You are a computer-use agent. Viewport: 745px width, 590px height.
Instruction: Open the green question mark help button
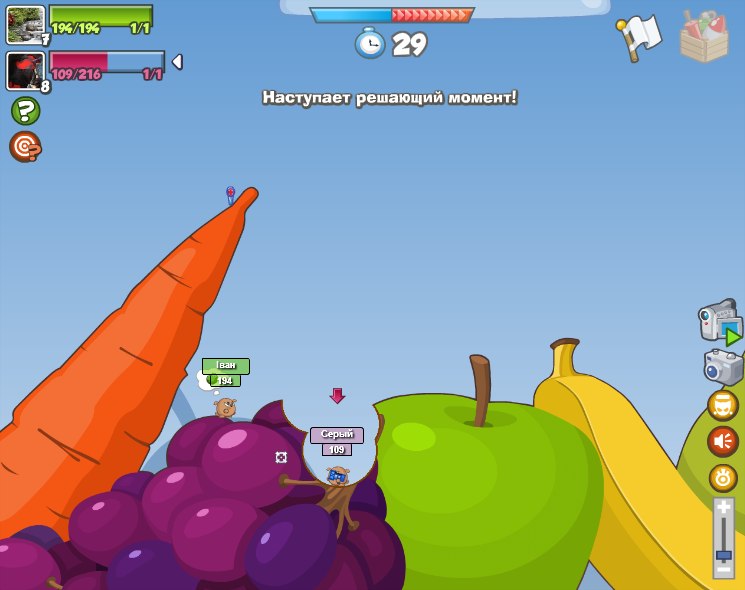point(25,110)
